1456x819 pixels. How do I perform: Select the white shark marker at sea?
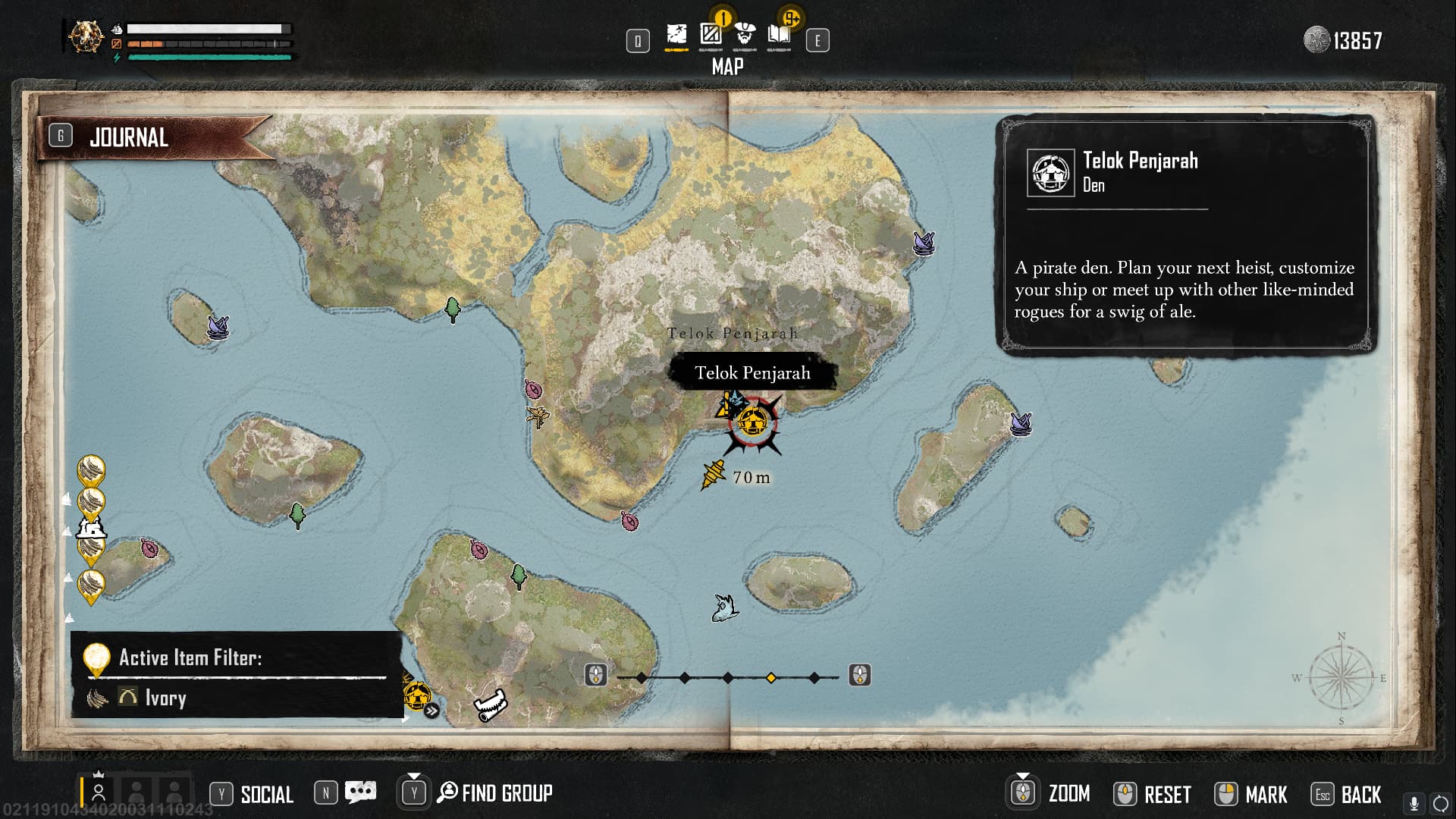(725, 607)
